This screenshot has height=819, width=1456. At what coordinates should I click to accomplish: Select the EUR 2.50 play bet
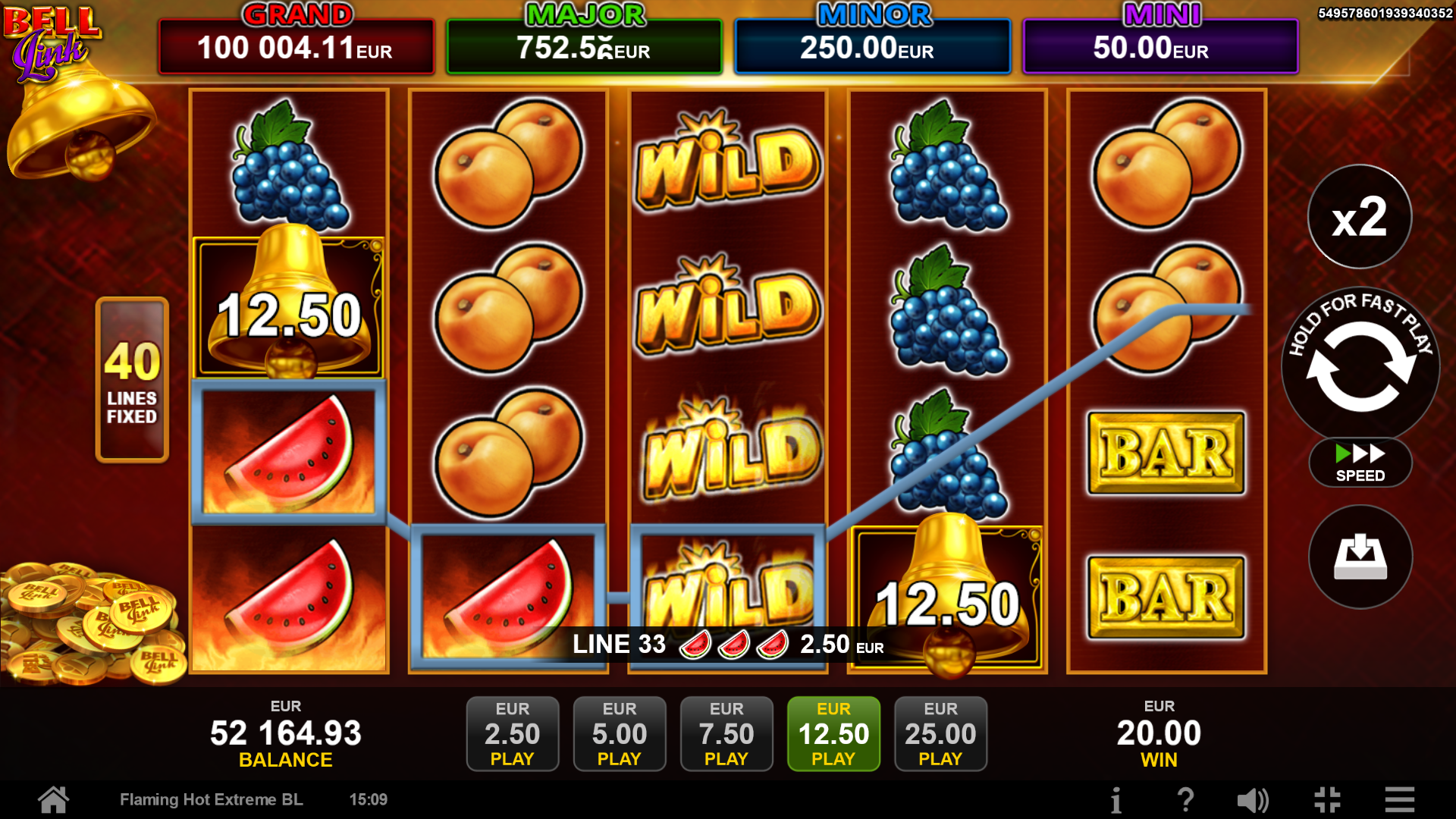(x=513, y=733)
